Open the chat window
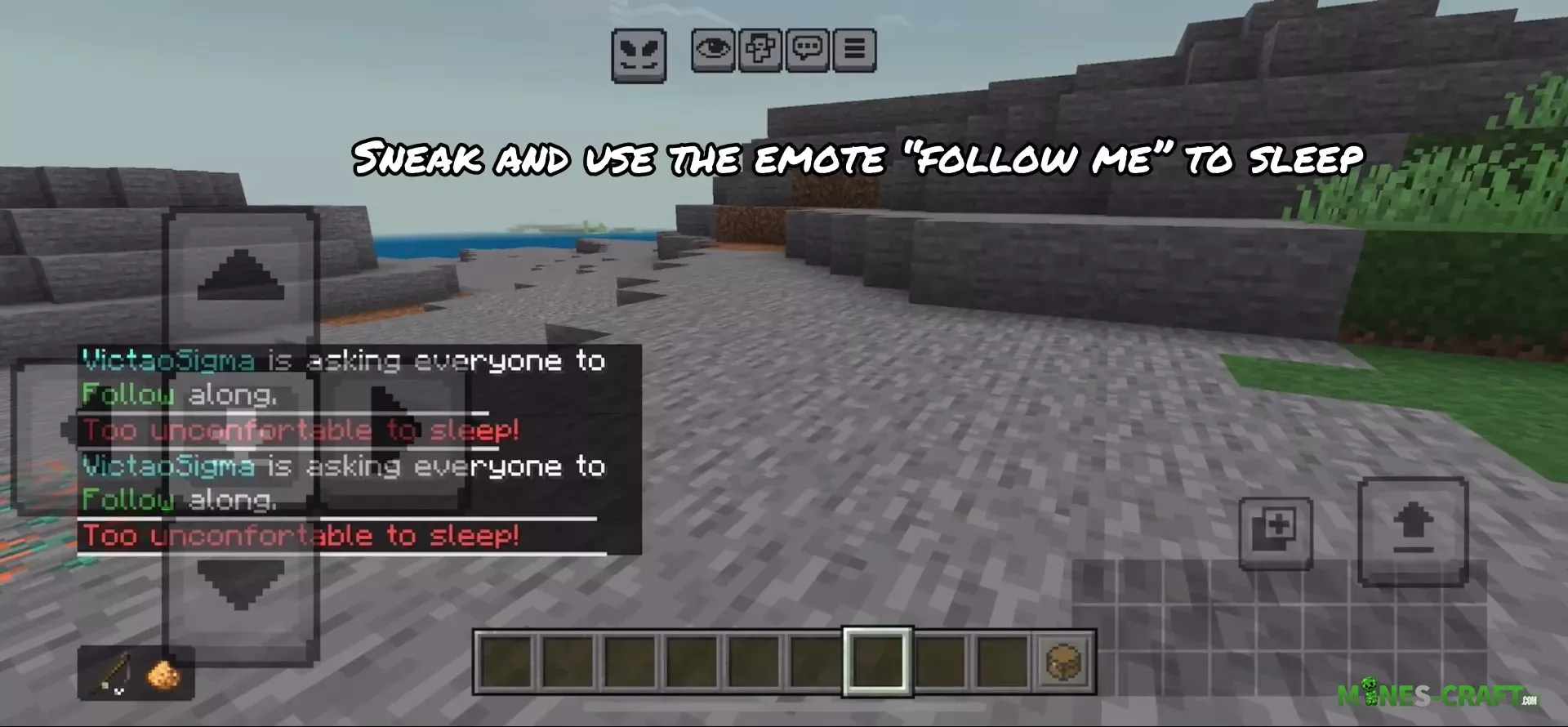The width and height of the screenshot is (1568, 727). coord(806,51)
